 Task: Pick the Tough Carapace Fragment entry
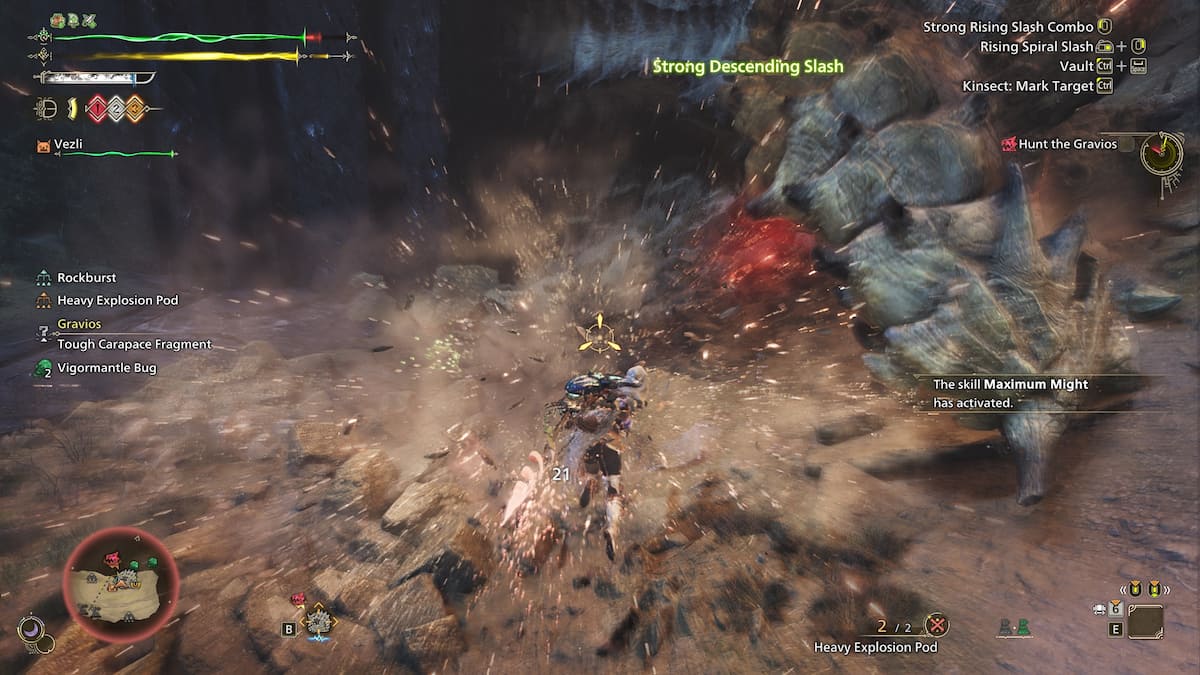(134, 344)
